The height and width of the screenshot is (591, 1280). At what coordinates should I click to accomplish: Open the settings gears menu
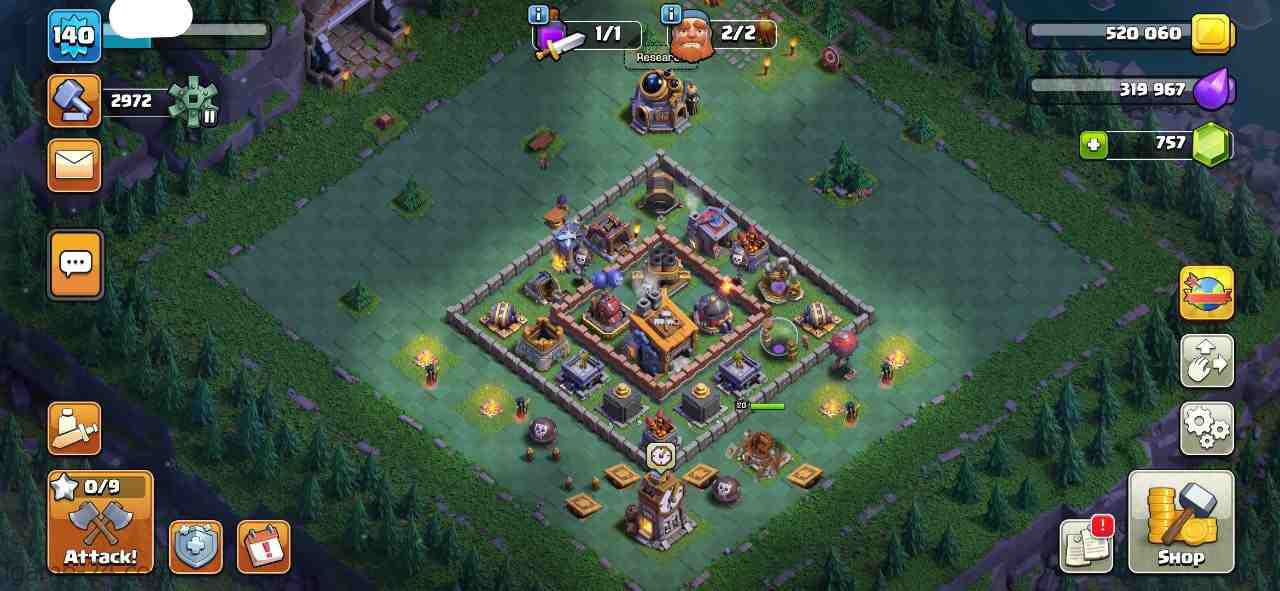(1206, 428)
